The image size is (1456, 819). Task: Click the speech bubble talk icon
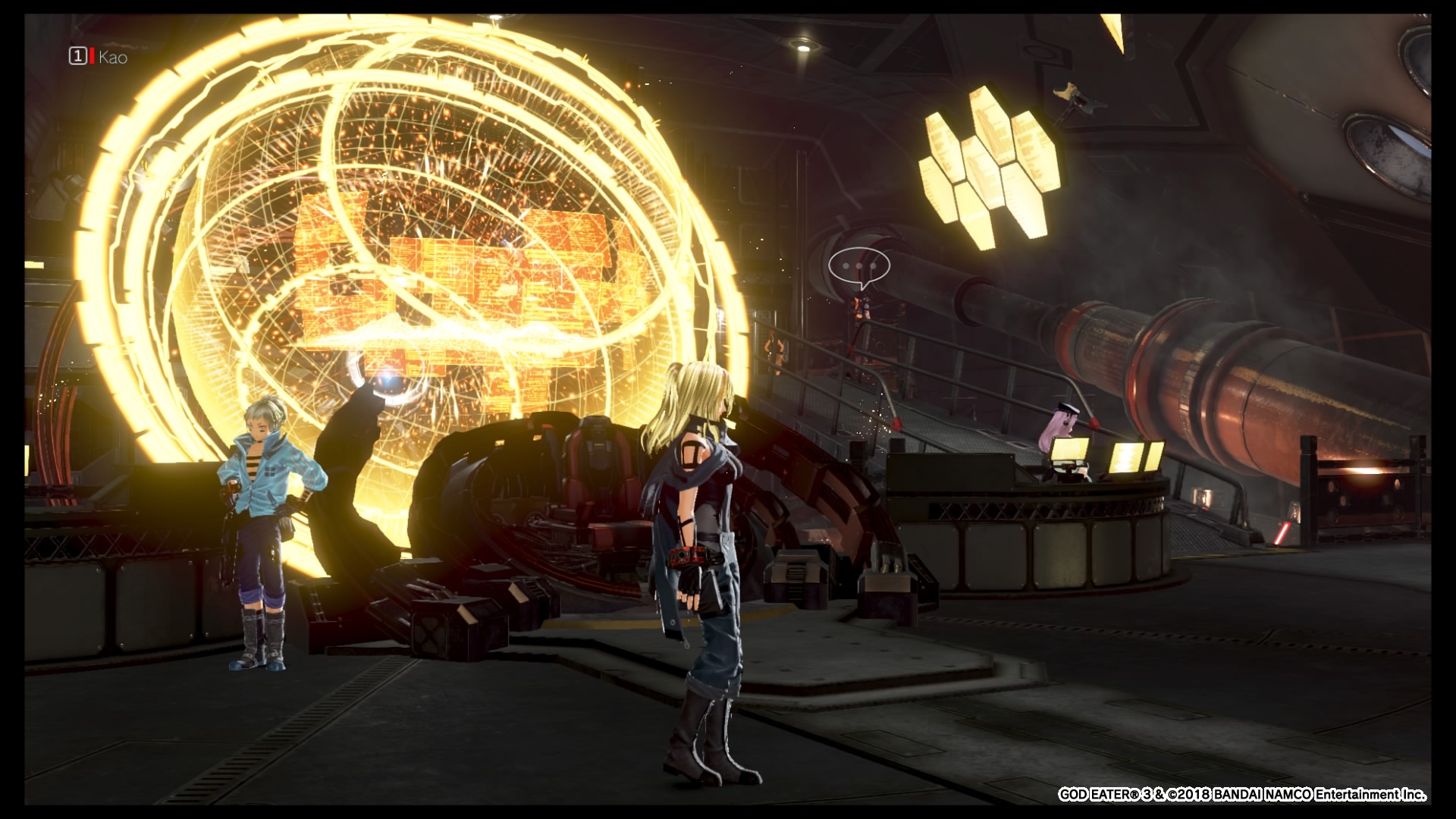tap(858, 268)
